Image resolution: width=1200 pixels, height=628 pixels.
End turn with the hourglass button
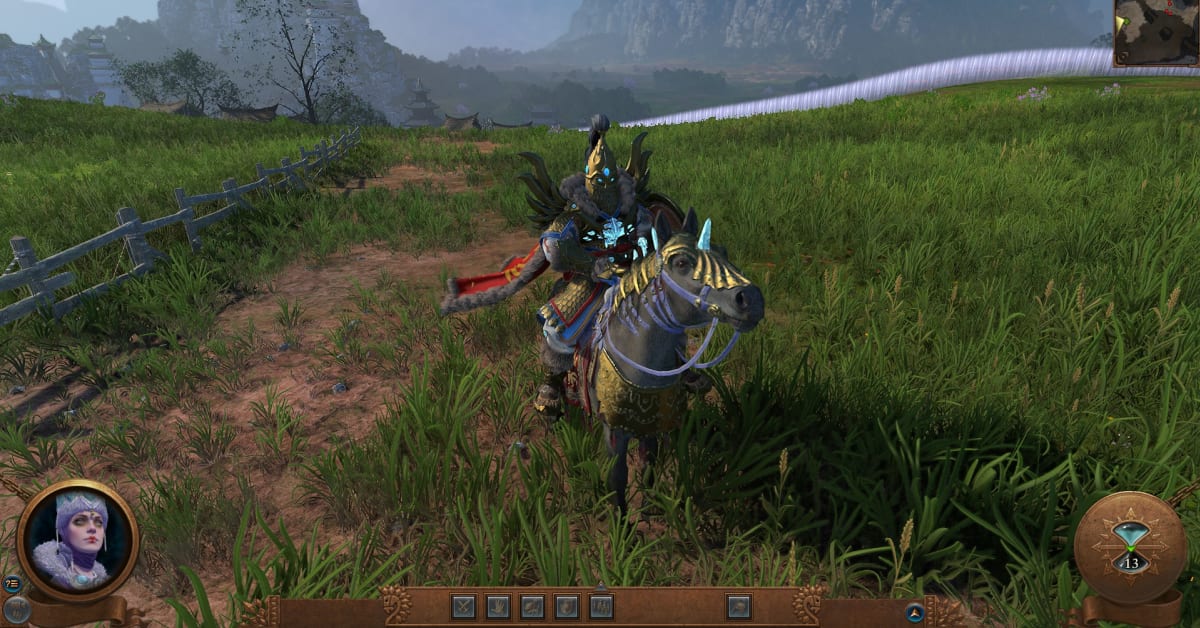click(1131, 546)
